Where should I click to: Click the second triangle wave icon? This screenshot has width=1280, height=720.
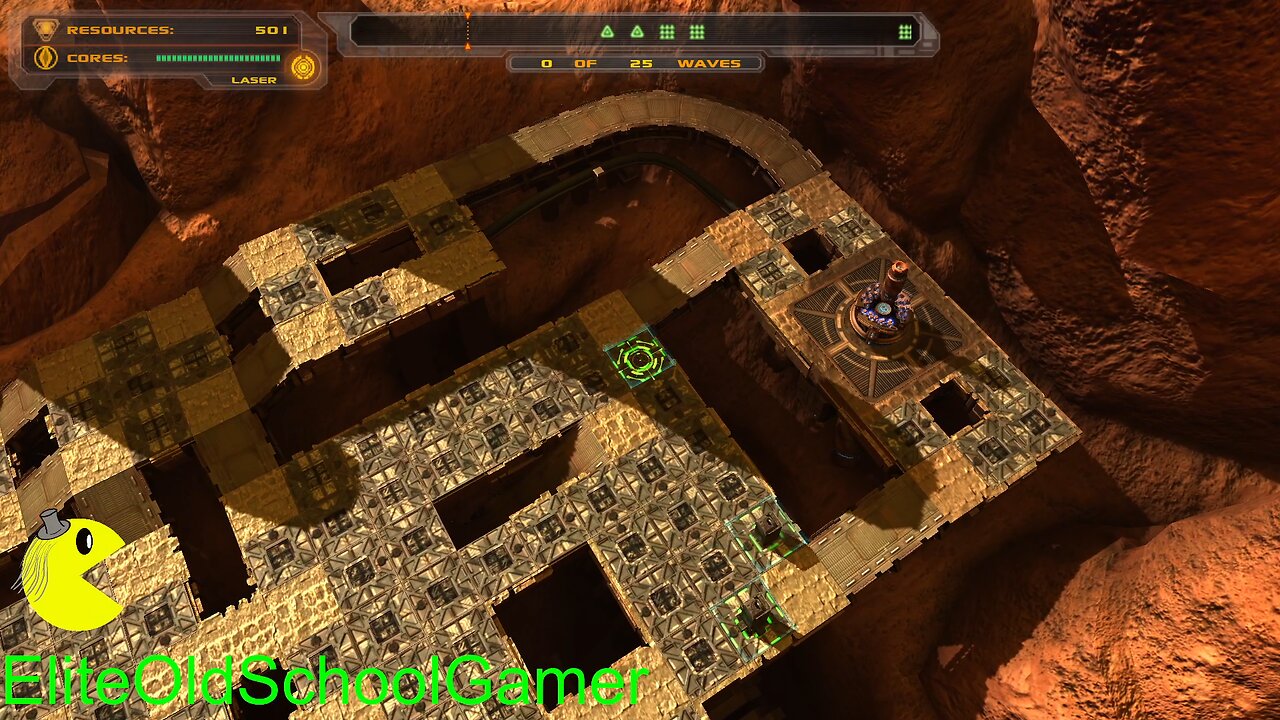coord(637,30)
